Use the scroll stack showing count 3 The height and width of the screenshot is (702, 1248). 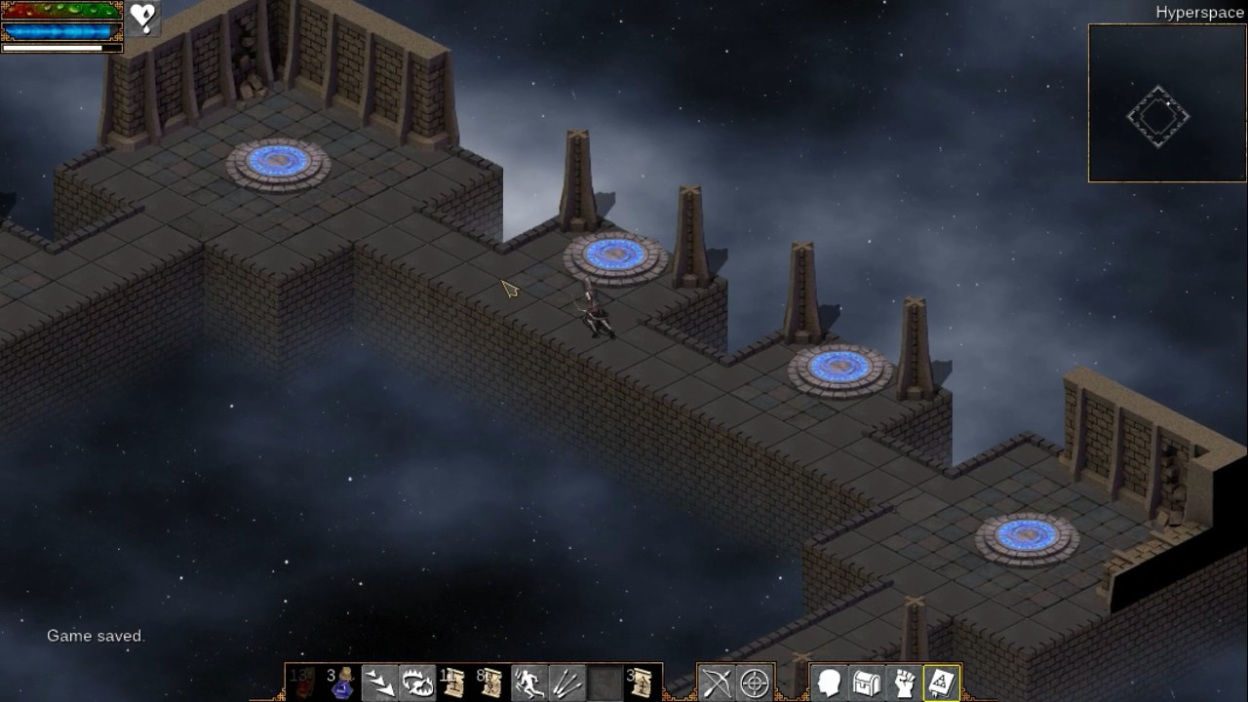640,683
